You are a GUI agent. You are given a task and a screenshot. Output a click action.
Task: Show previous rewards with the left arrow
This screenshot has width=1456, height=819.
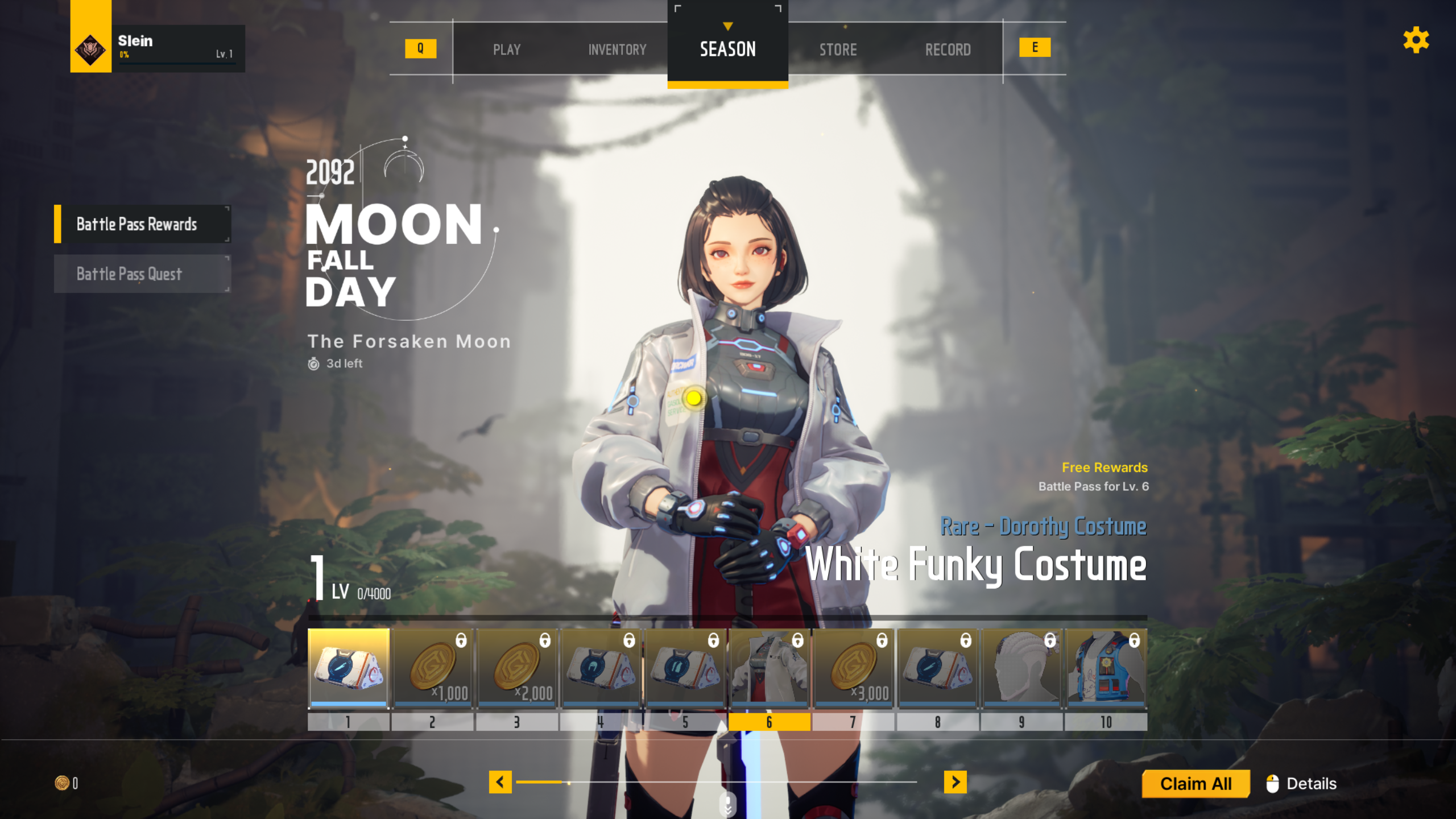500,782
